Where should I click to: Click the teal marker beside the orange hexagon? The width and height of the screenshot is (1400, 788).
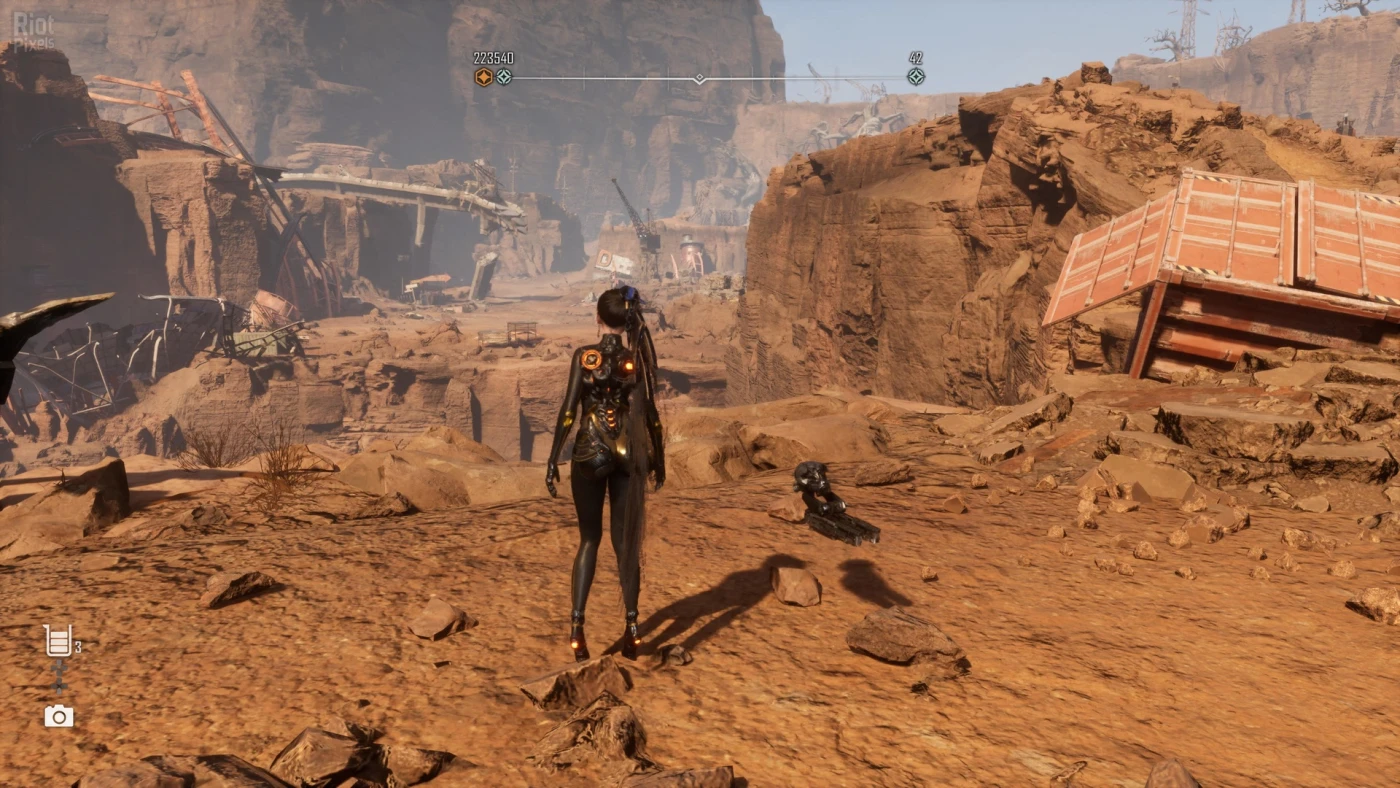[x=504, y=77]
